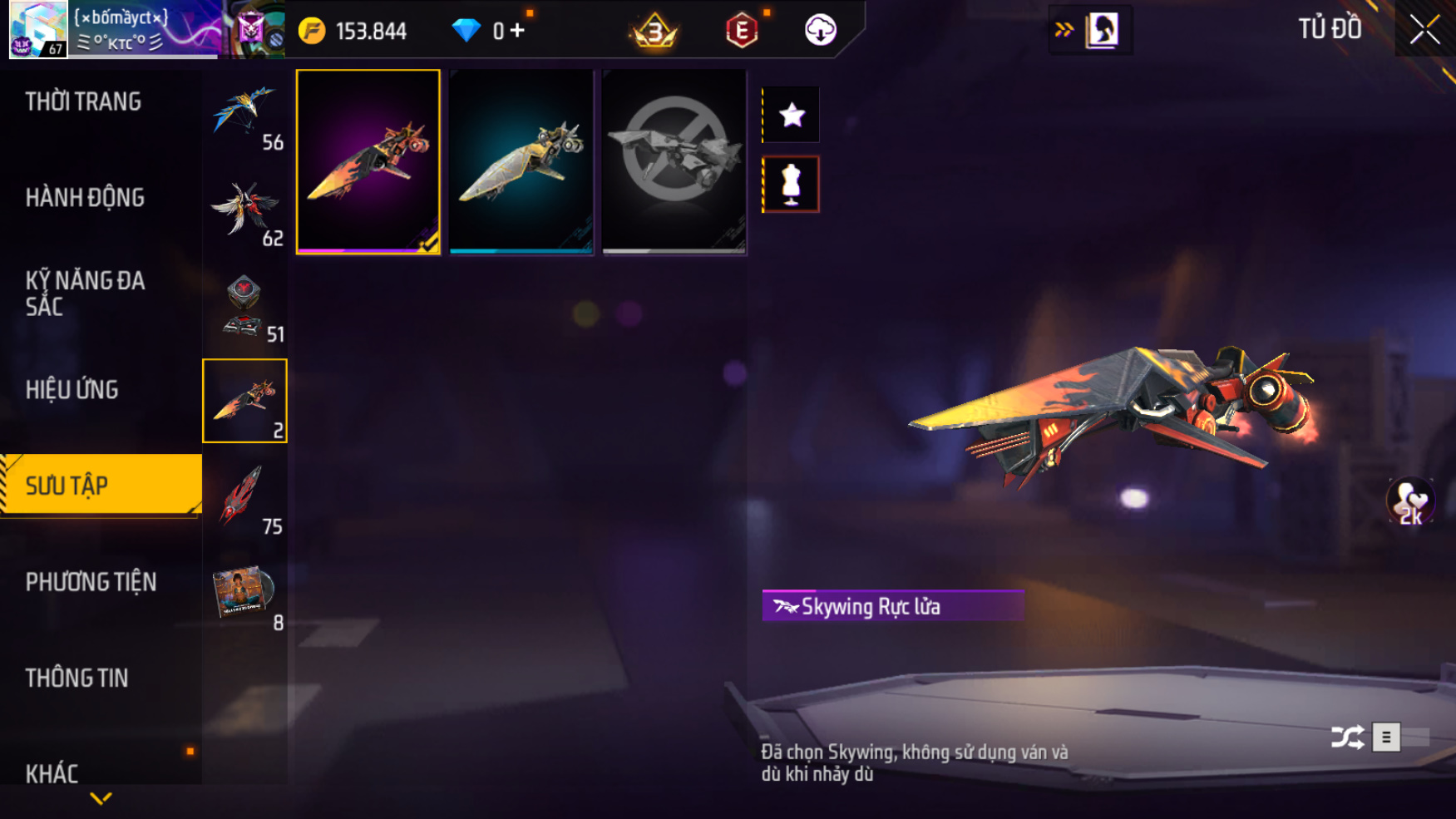Select the greyed-out unequip Skywing option
1456x819 pixels.
pos(674,162)
